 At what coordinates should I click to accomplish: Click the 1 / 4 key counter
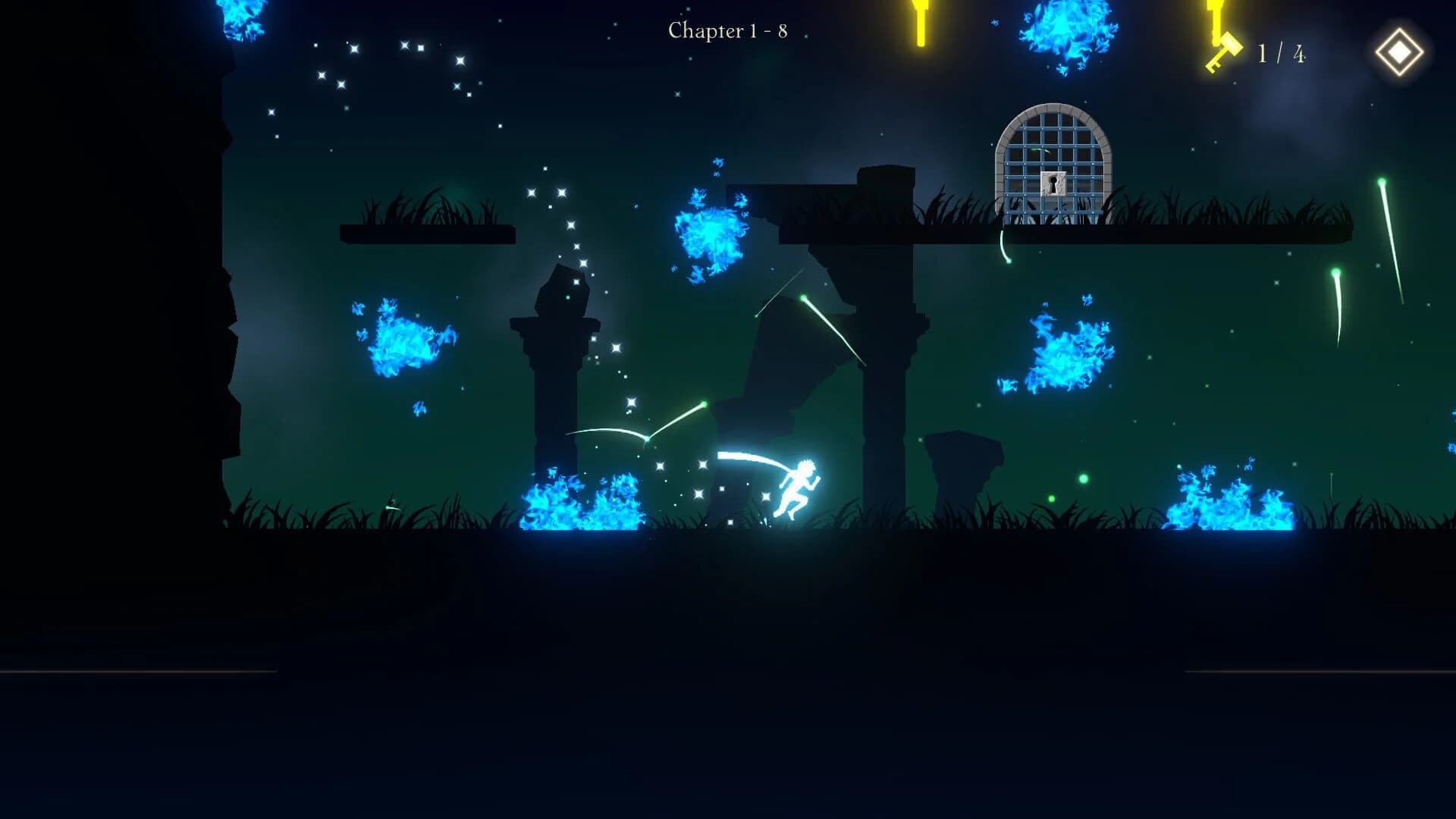[1282, 52]
